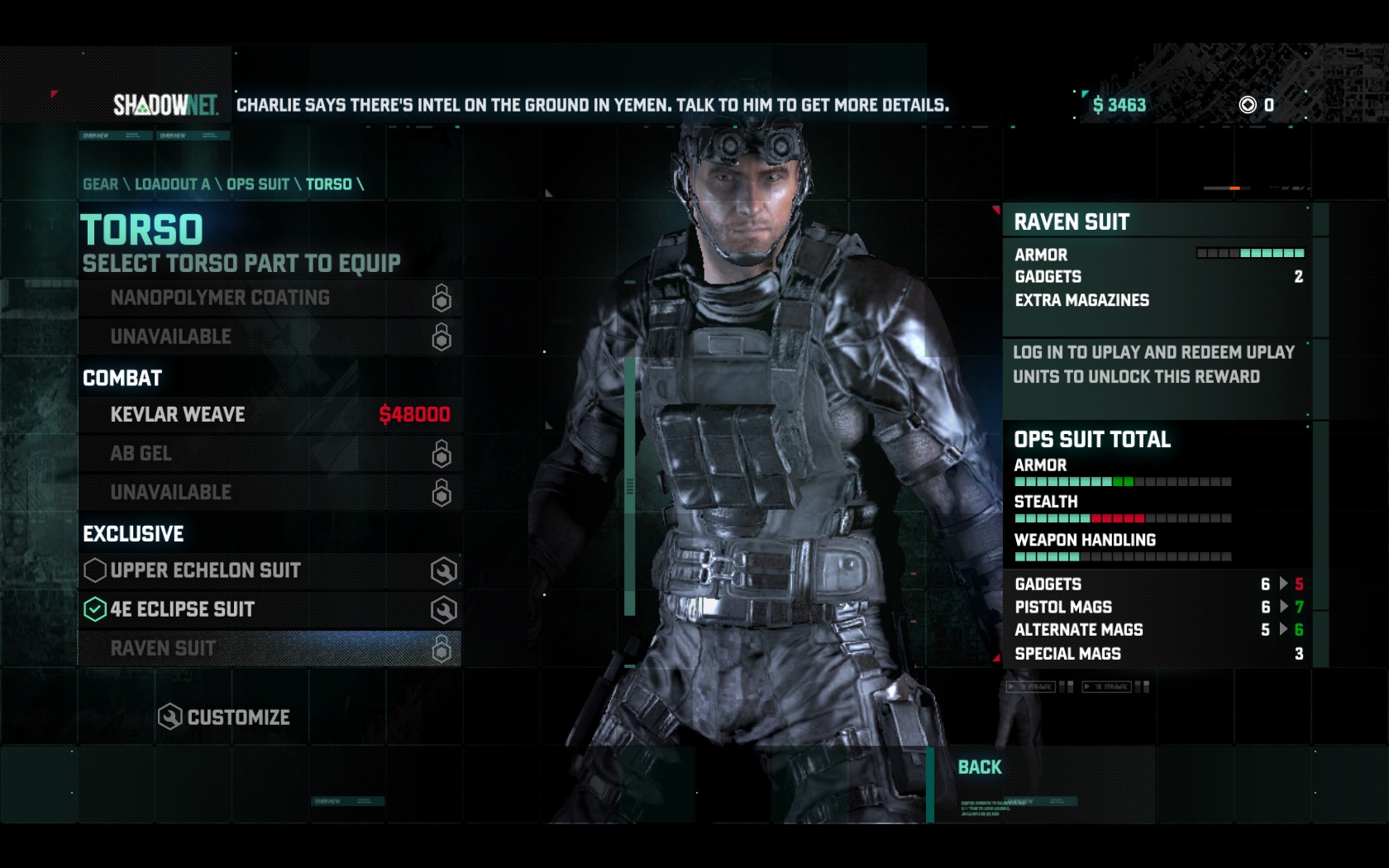Jump to Ops Suit breadcrumb level
The image size is (1389, 868).
[x=258, y=184]
